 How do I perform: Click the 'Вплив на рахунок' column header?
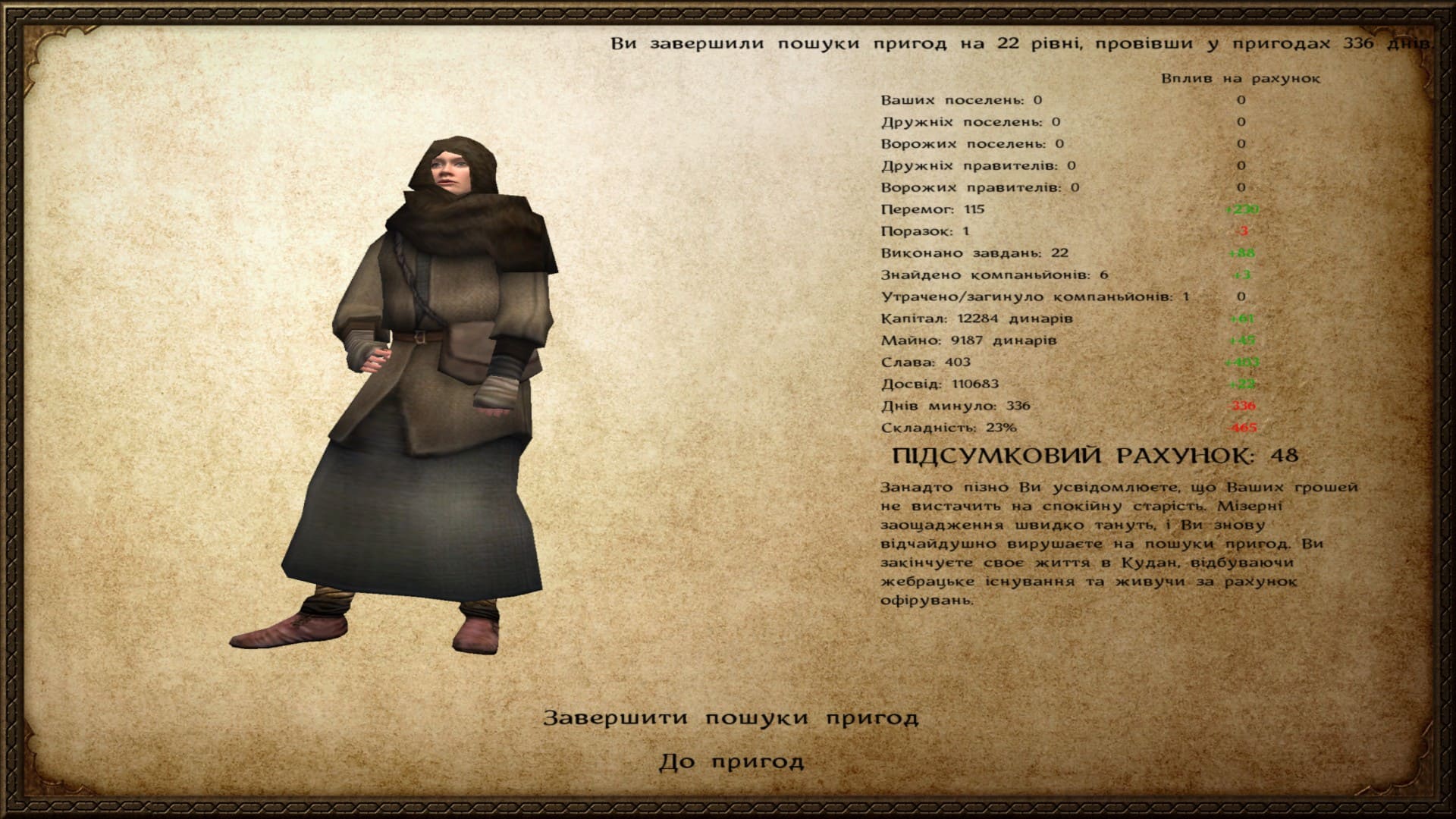(1242, 78)
